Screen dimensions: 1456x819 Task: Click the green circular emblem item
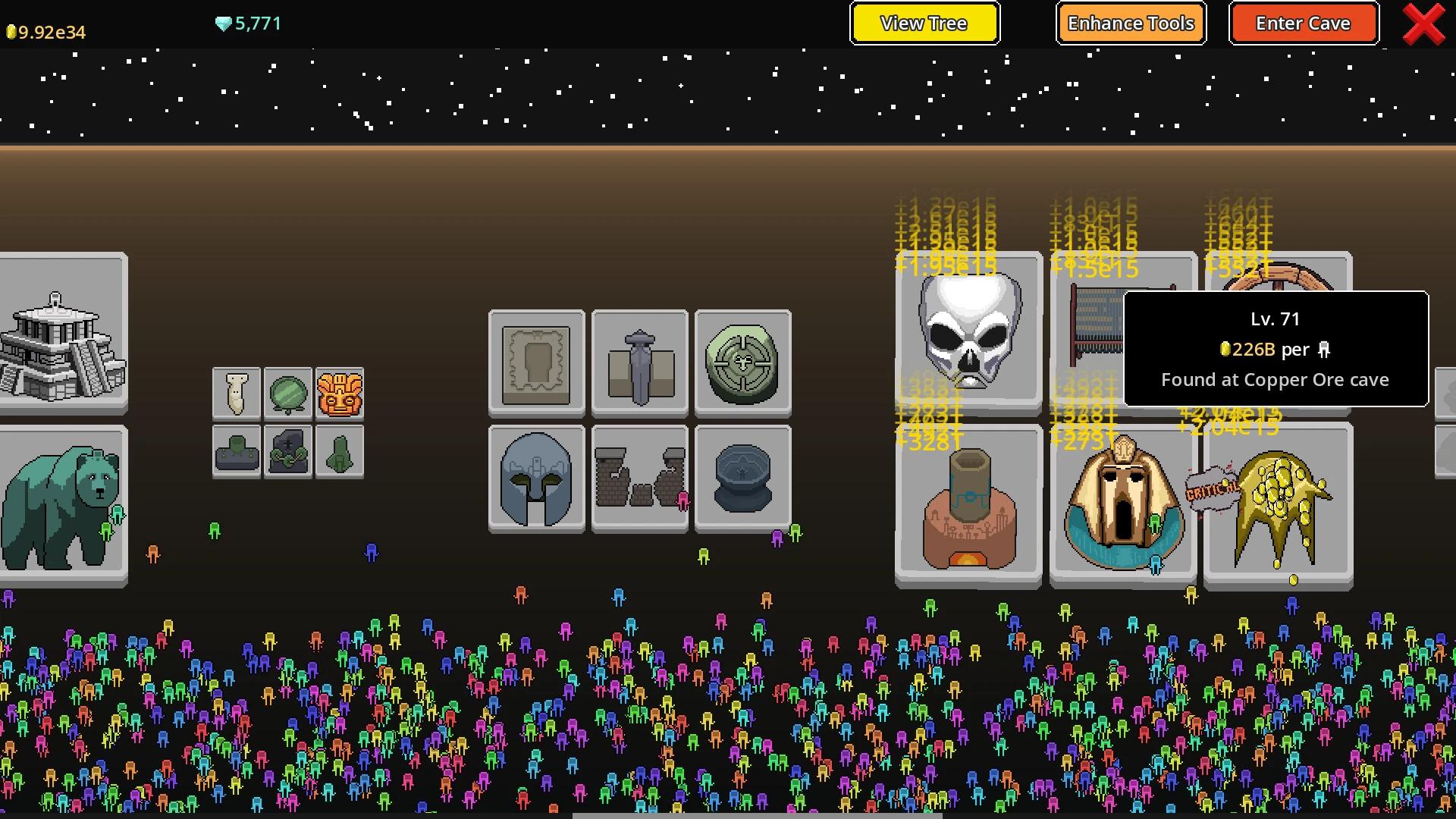[x=742, y=362]
